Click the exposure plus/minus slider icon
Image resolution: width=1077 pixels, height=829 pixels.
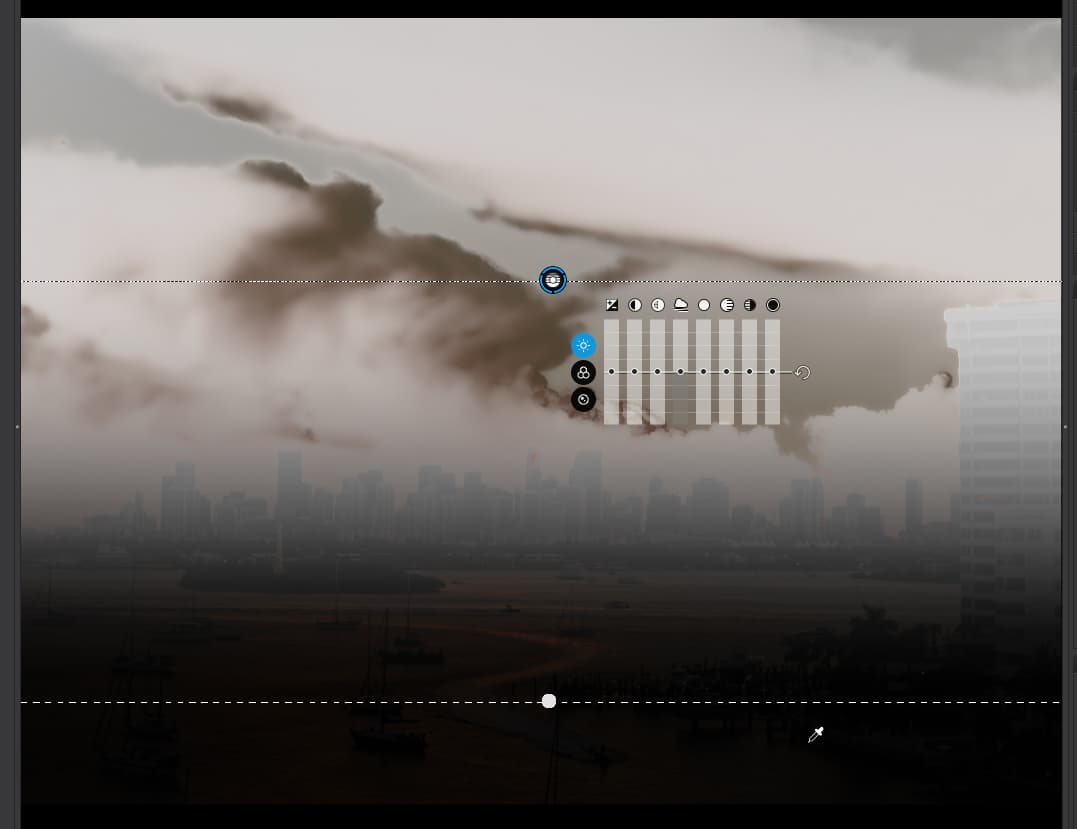coord(612,305)
